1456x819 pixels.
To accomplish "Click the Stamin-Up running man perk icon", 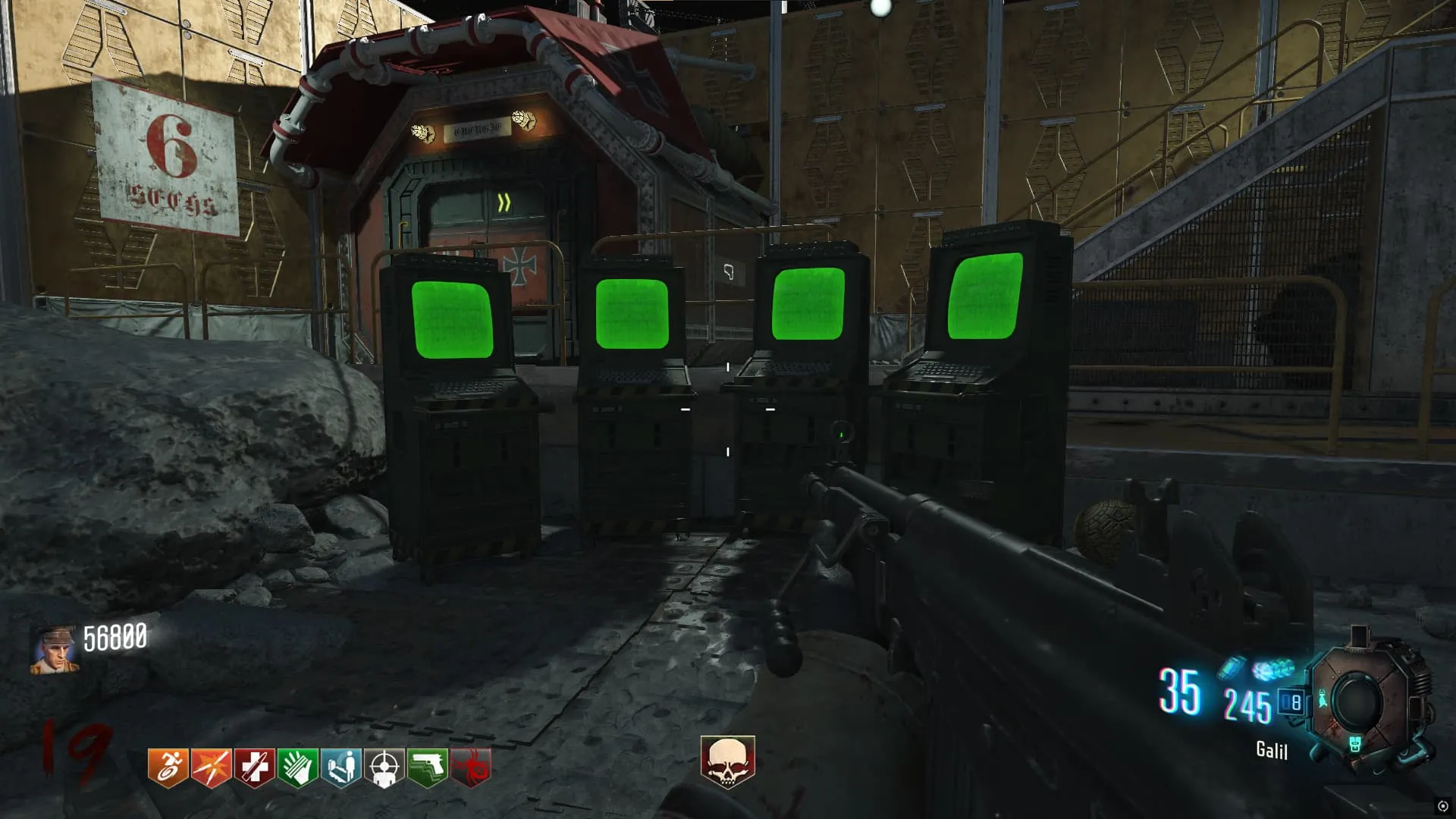I will 168,767.
